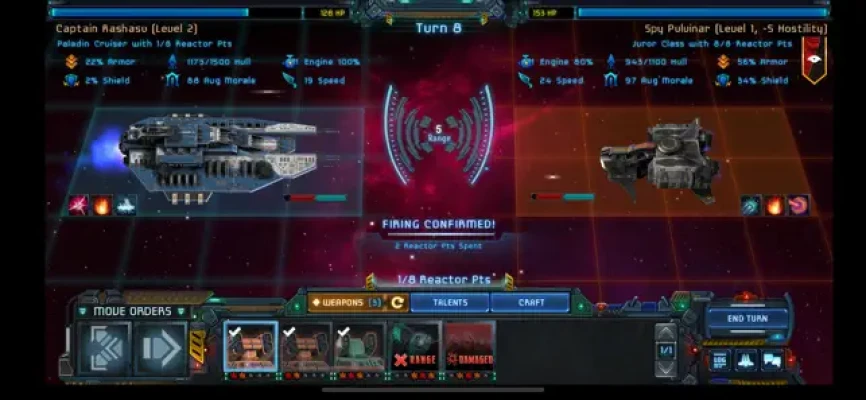
Task: Select the Weapons tab
Action: (344, 302)
